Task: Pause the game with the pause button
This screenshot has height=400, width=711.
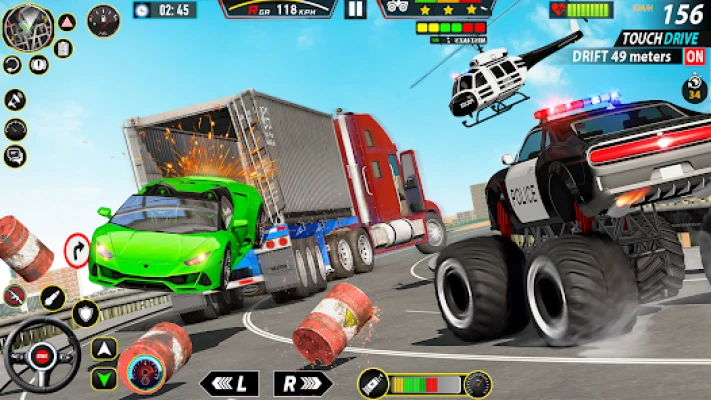Action: click(x=355, y=10)
